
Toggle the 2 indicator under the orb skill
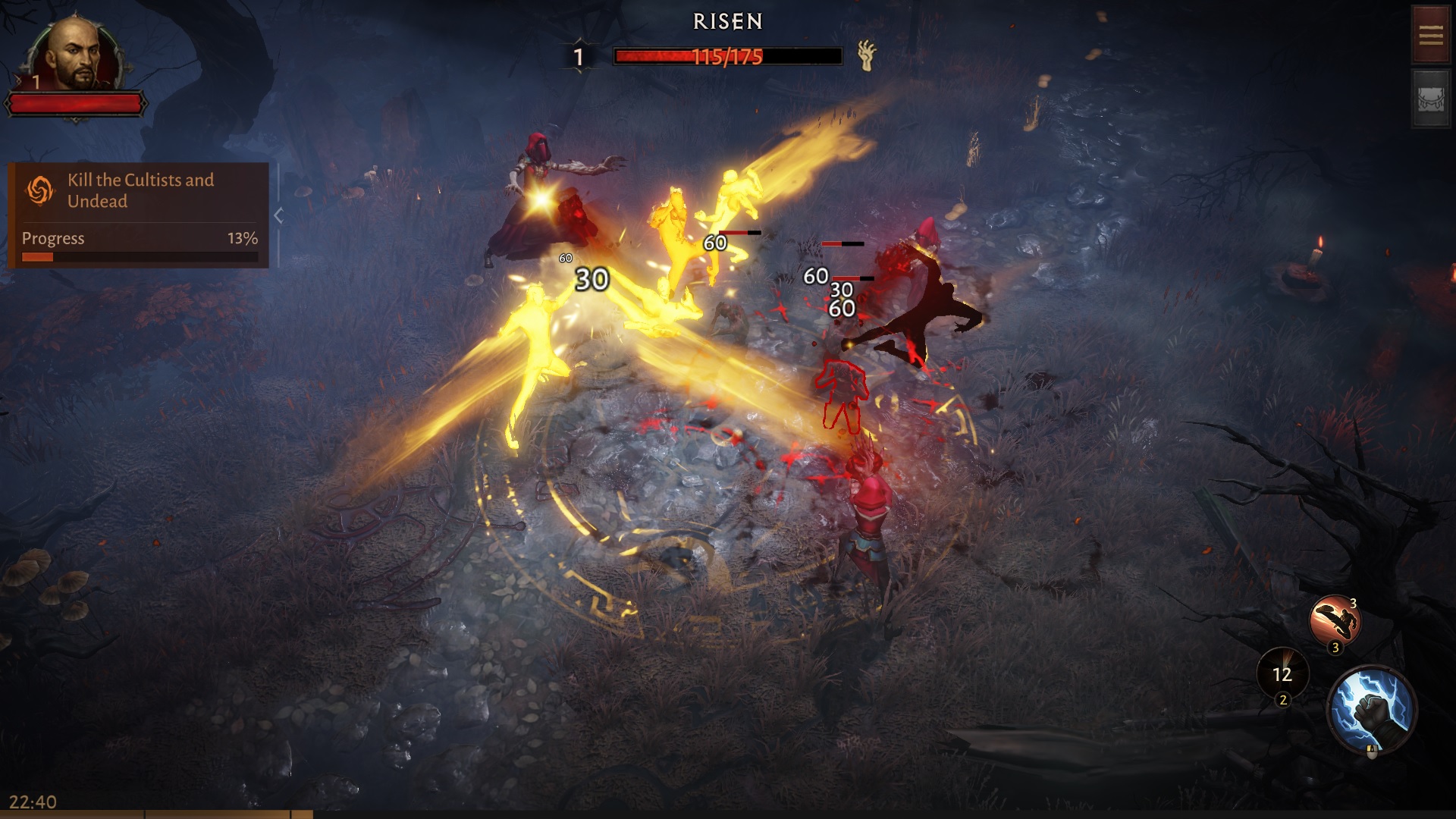tap(1283, 699)
